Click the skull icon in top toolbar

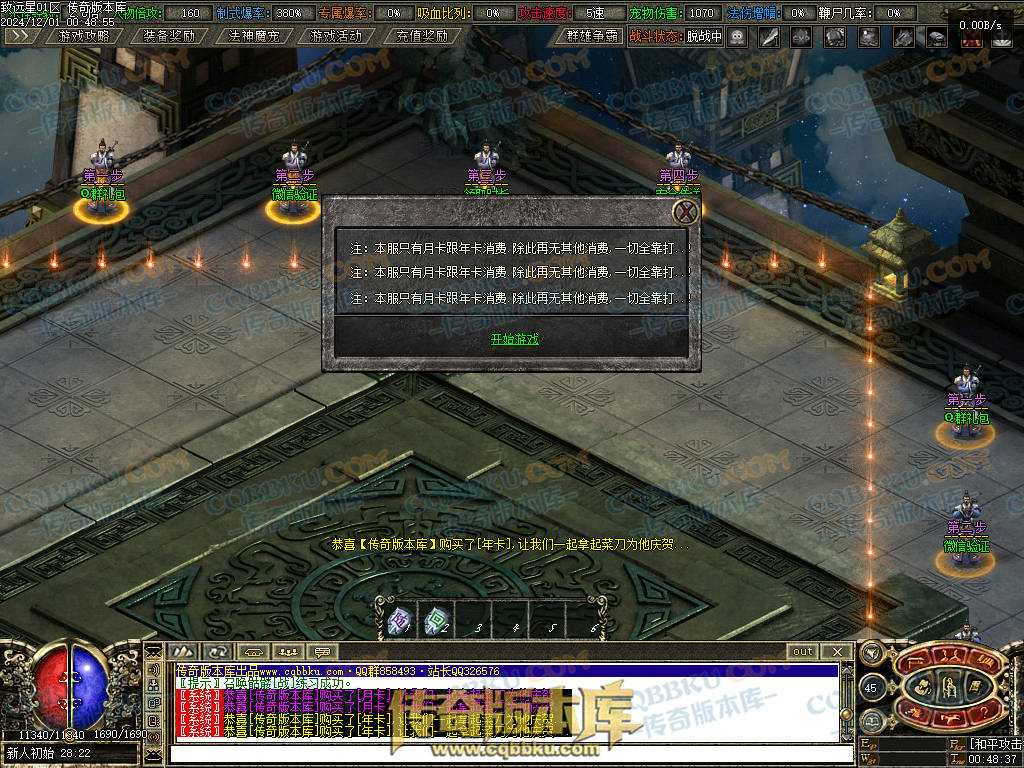point(736,36)
